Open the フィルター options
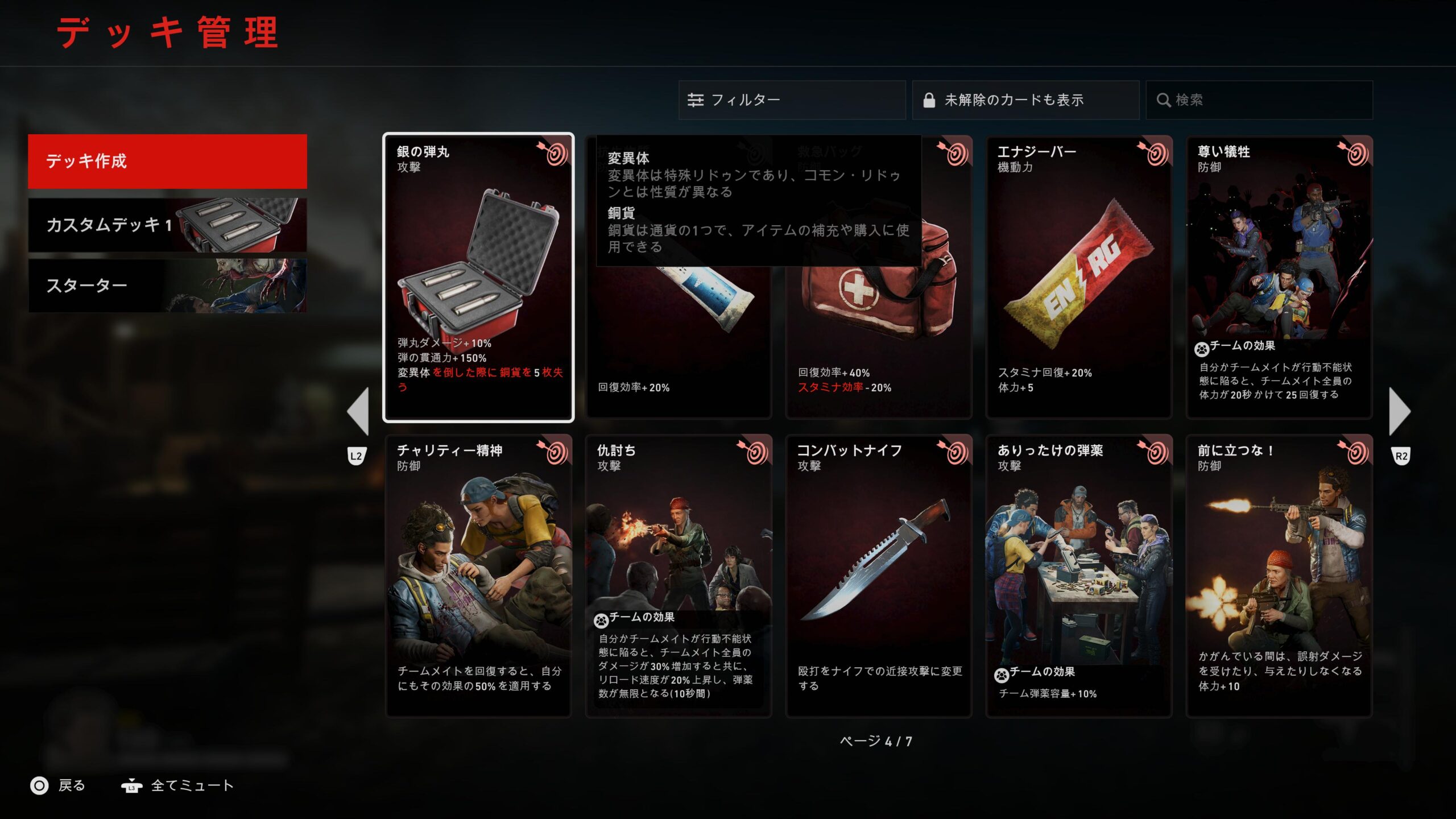This screenshot has width=1456, height=819. tap(791, 100)
